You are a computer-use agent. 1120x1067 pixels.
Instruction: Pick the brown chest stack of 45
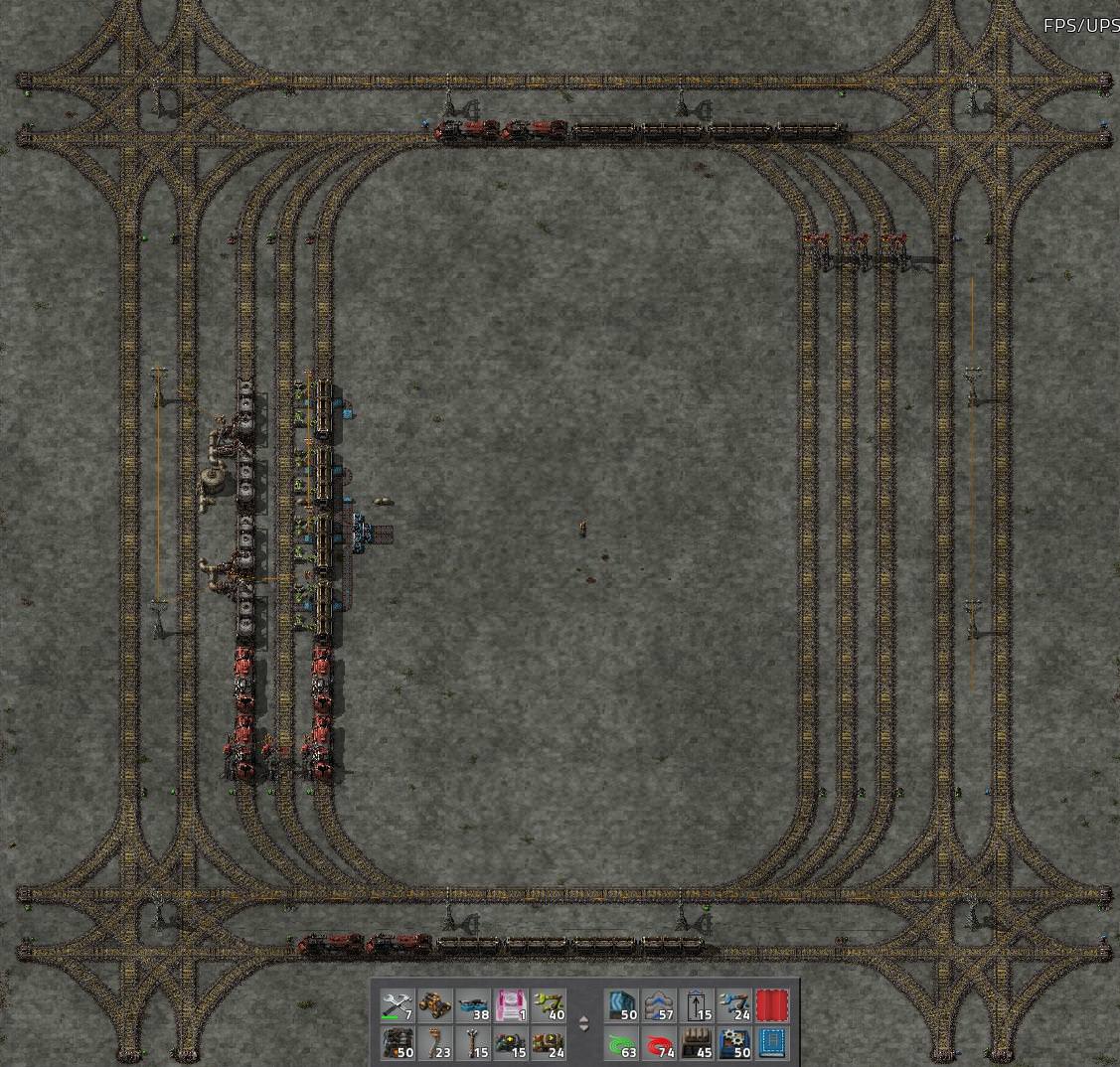(698, 1044)
